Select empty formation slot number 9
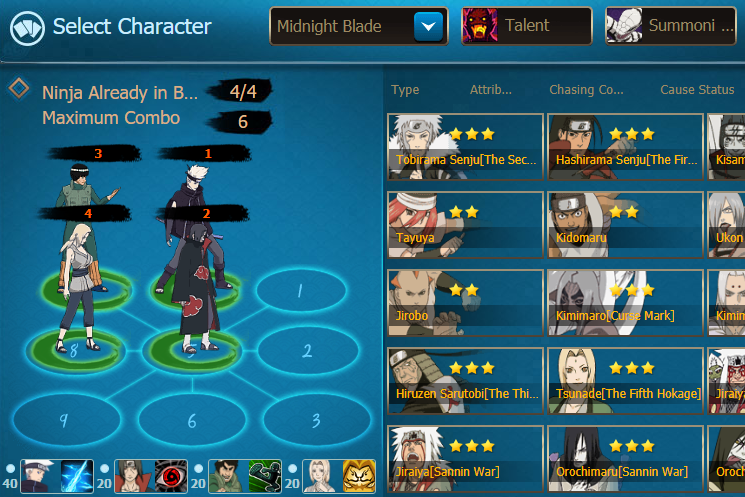 click(62, 420)
